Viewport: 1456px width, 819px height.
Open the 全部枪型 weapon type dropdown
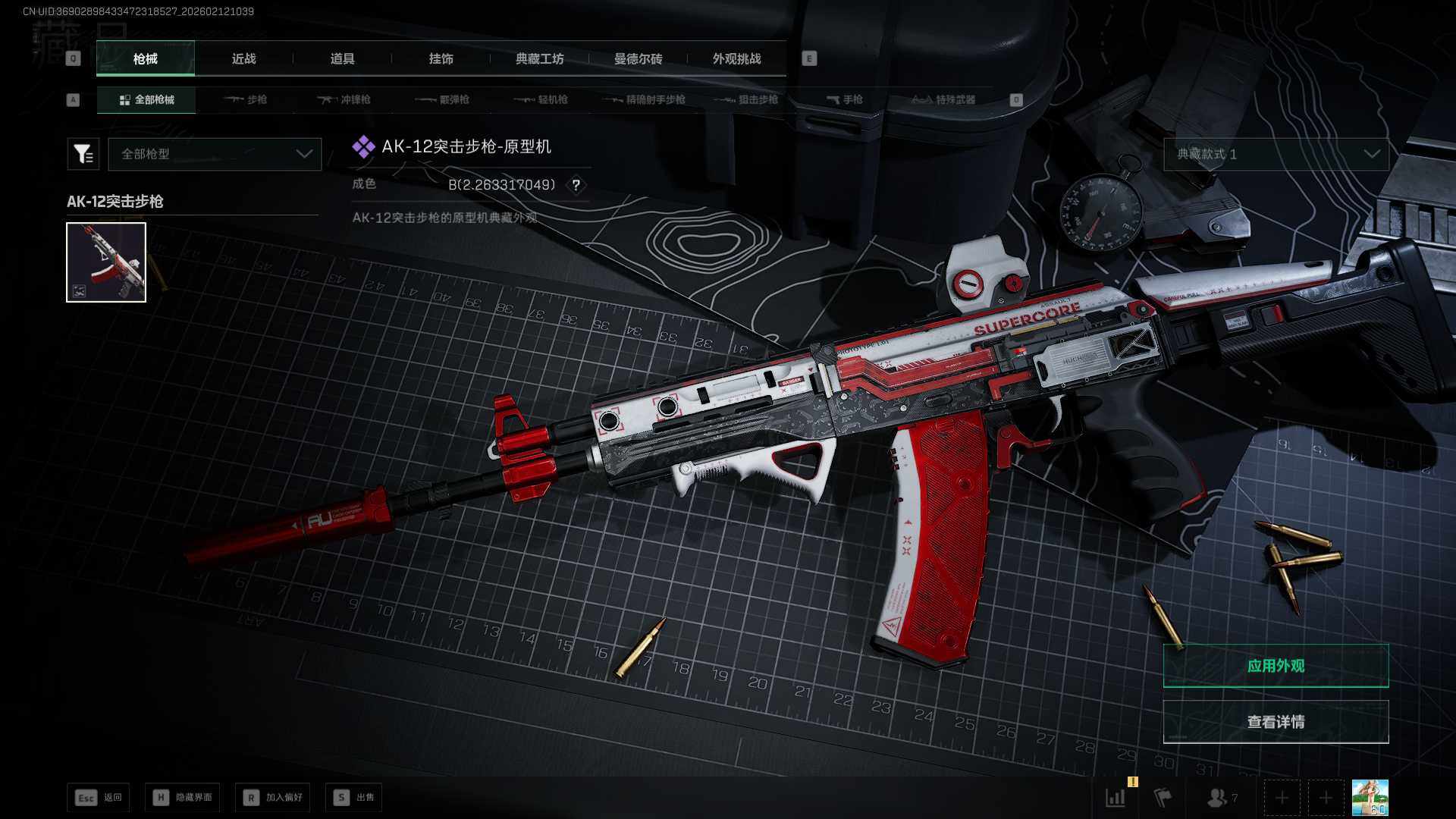click(x=215, y=154)
